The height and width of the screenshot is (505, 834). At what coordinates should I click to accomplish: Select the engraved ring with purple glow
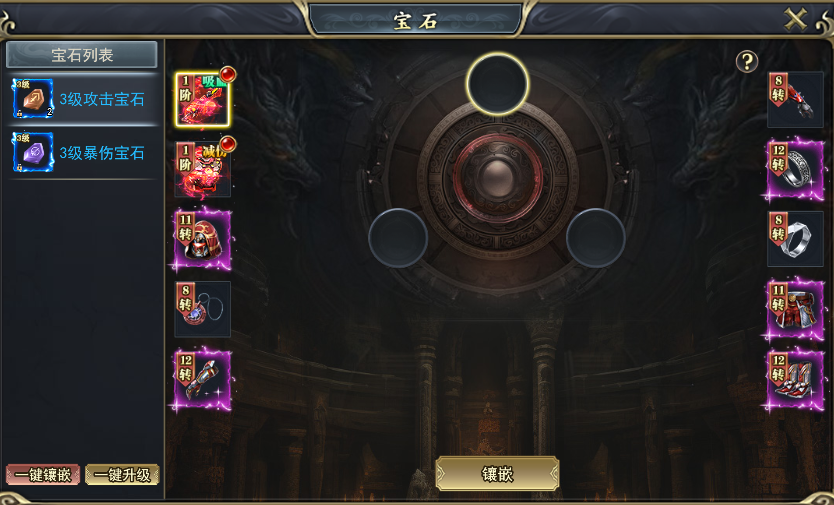tap(795, 169)
